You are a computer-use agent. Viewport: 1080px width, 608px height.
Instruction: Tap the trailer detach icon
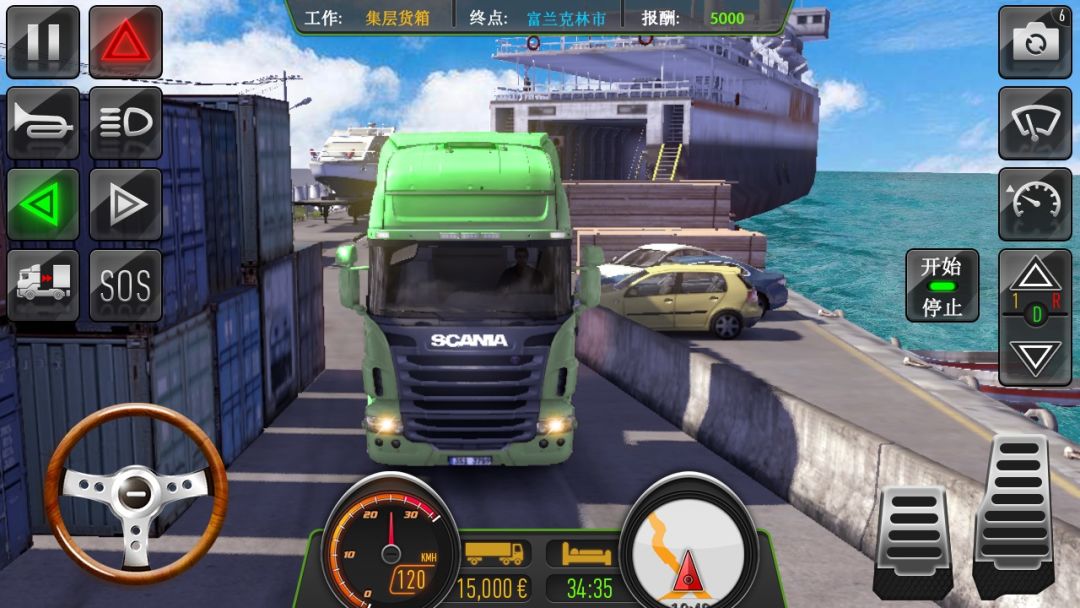pyautogui.click(x=43, y=285)
